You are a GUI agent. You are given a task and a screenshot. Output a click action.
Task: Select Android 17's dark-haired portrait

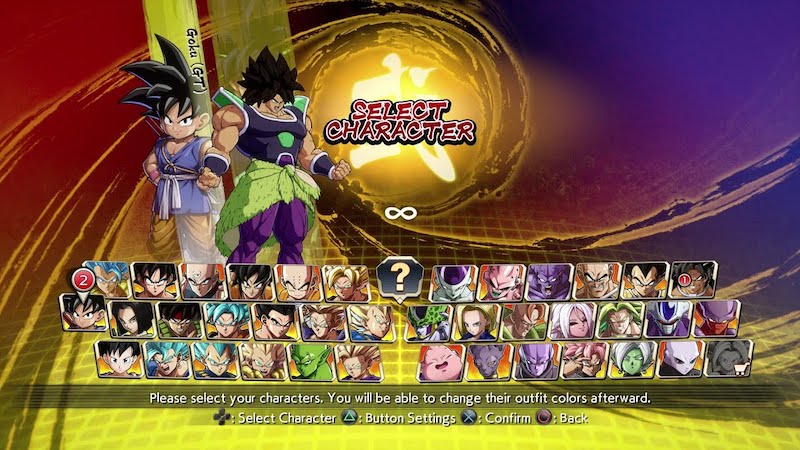[x=133, y=321]
